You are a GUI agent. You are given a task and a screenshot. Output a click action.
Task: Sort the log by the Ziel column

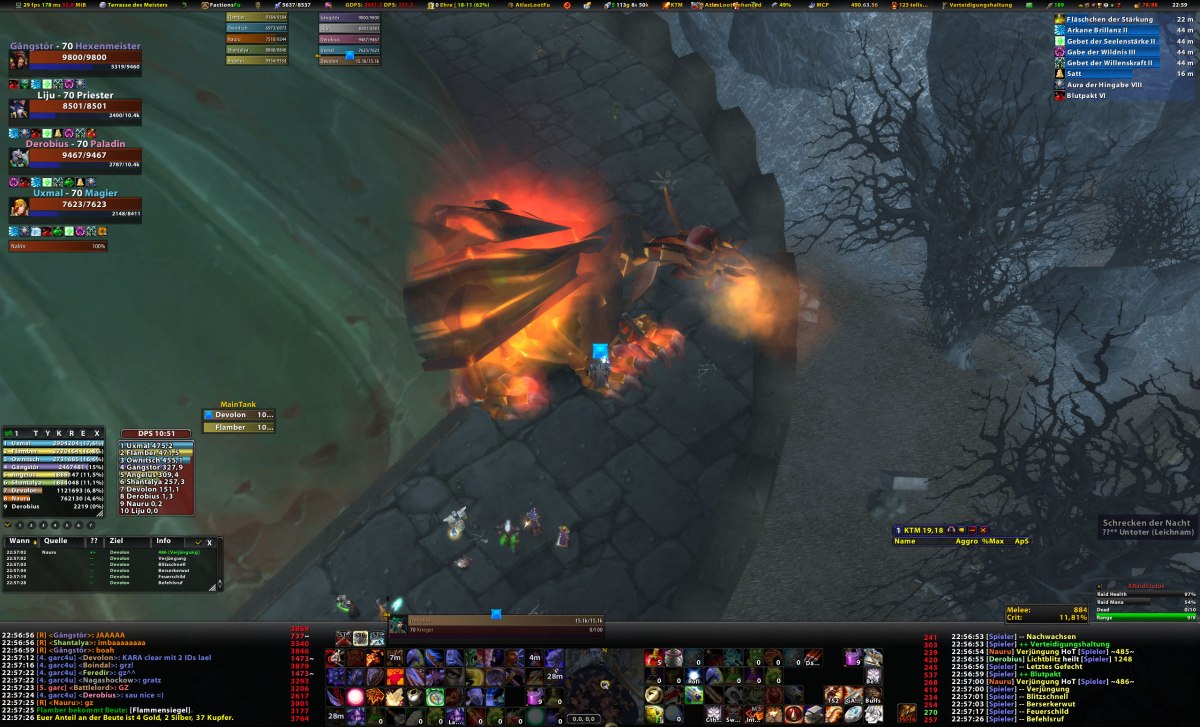point(116,541)
